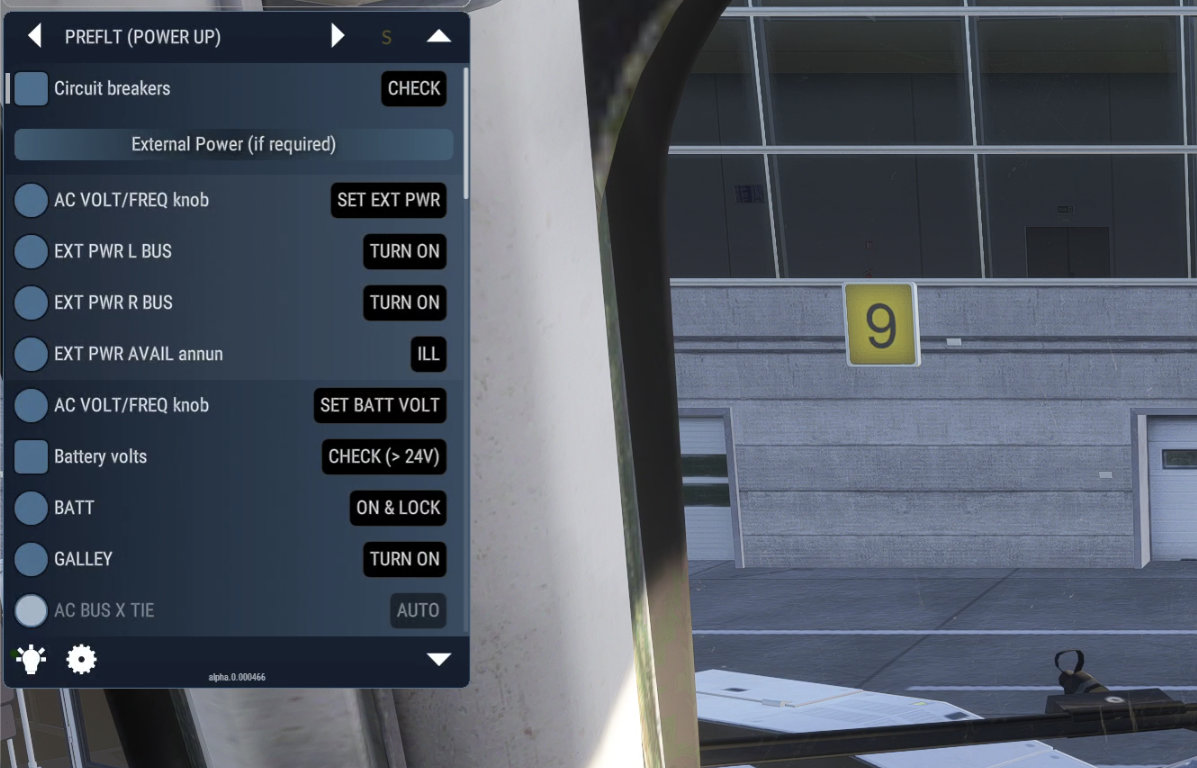Viewport: 1197px width, 768px height.
Task: Advance to the next checklist page
Action: (x=338, y=37)
